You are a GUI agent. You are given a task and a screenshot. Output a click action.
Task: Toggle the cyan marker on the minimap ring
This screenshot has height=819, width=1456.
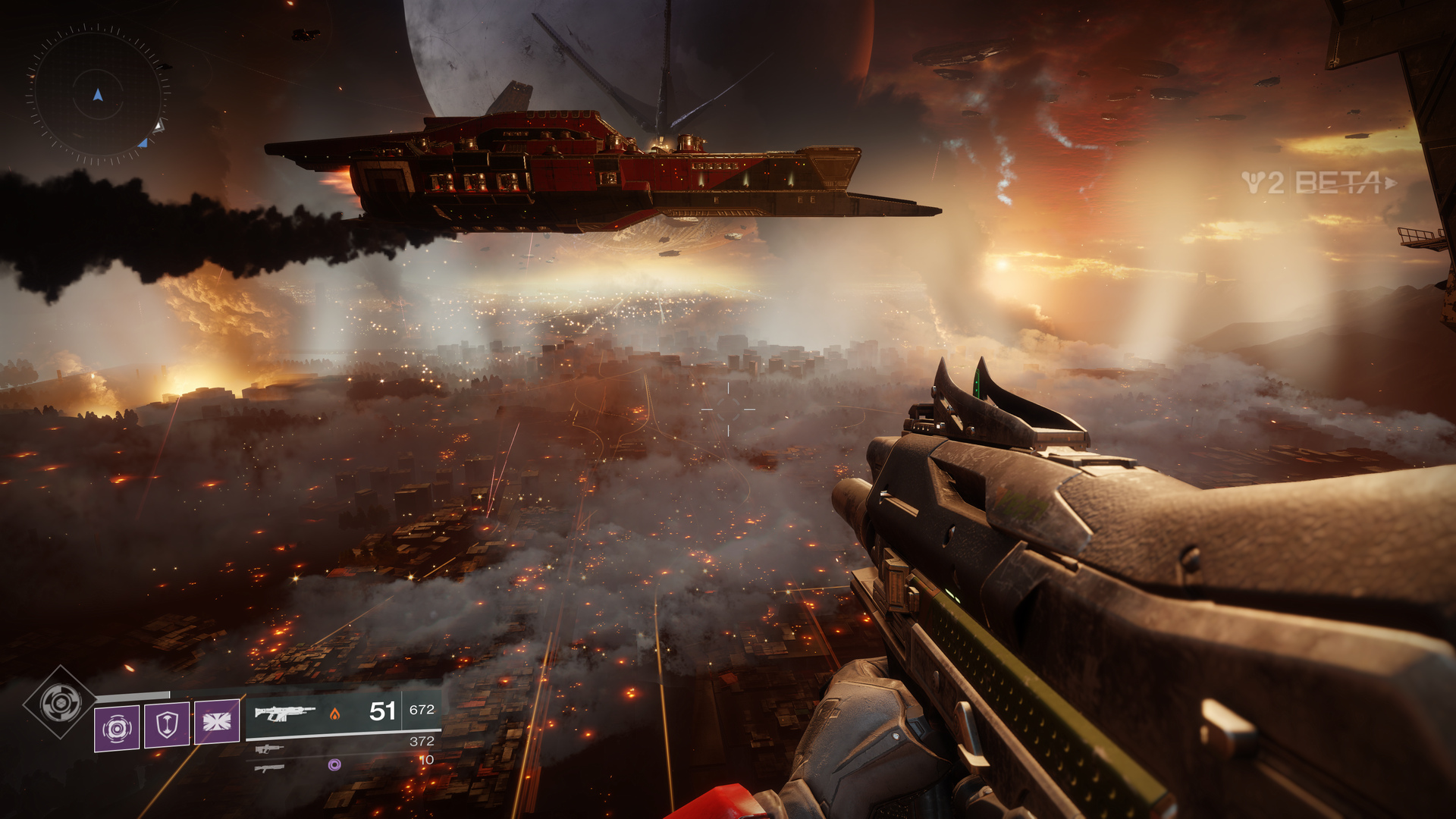pos(143,144)
